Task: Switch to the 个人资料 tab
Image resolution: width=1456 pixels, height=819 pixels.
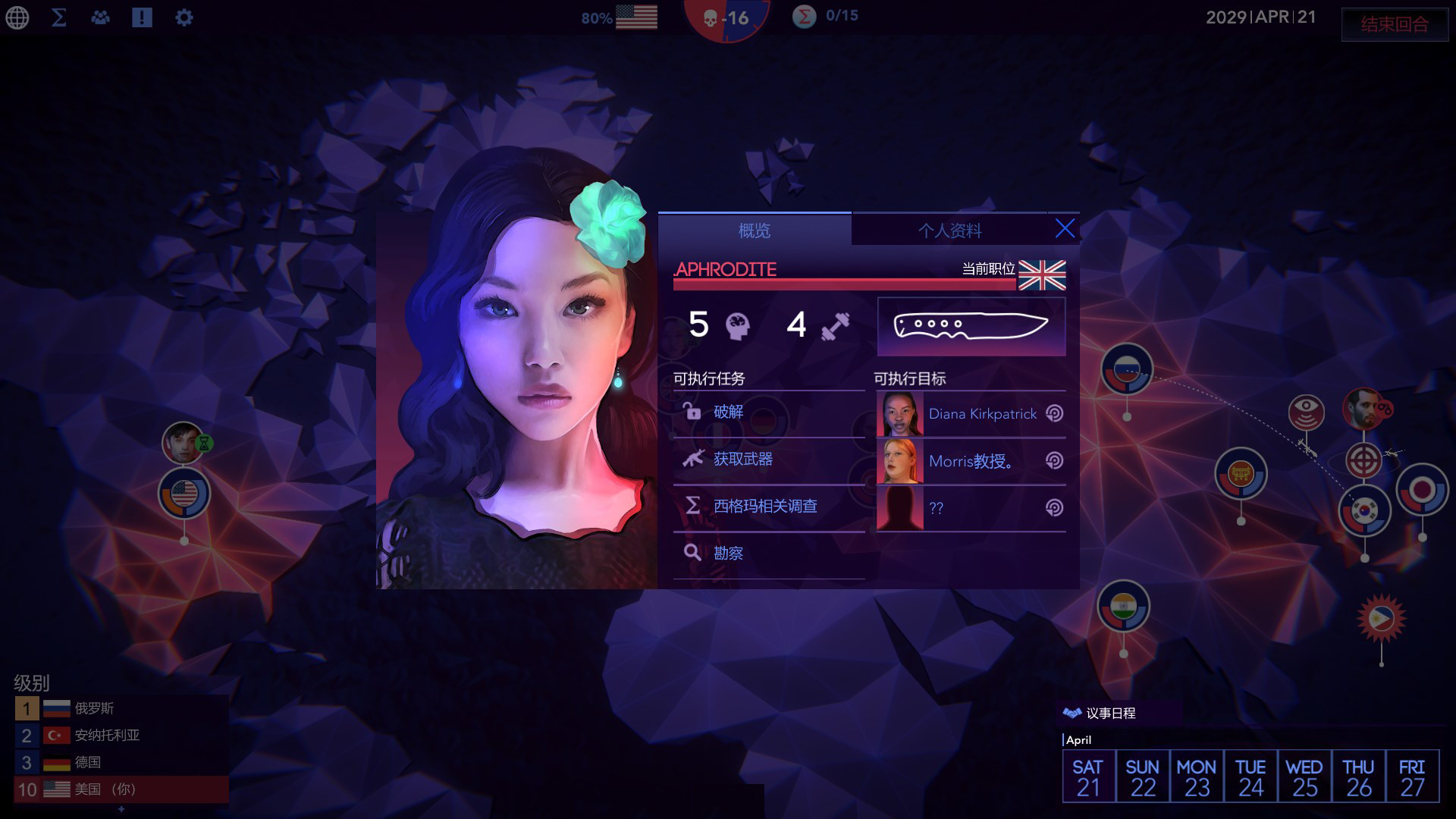Action: pos(949,231)
